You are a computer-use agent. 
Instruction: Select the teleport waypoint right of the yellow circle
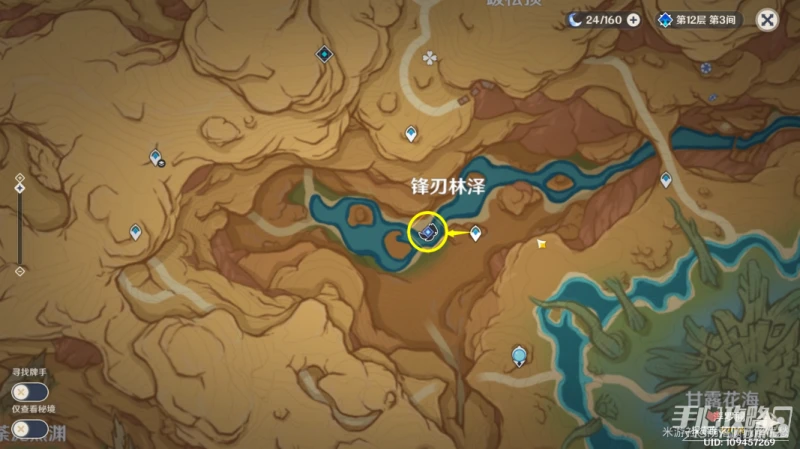(x=476, y=233)
